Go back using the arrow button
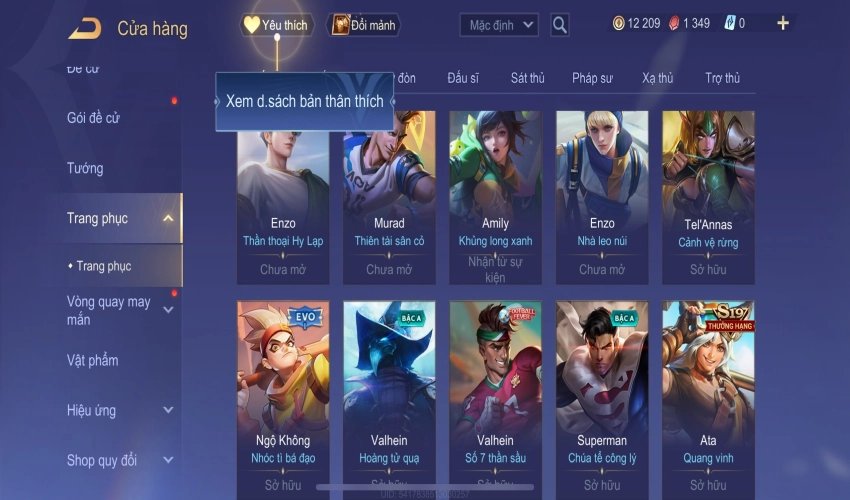The width and height of the screenshot is (850, 500). 84,28
